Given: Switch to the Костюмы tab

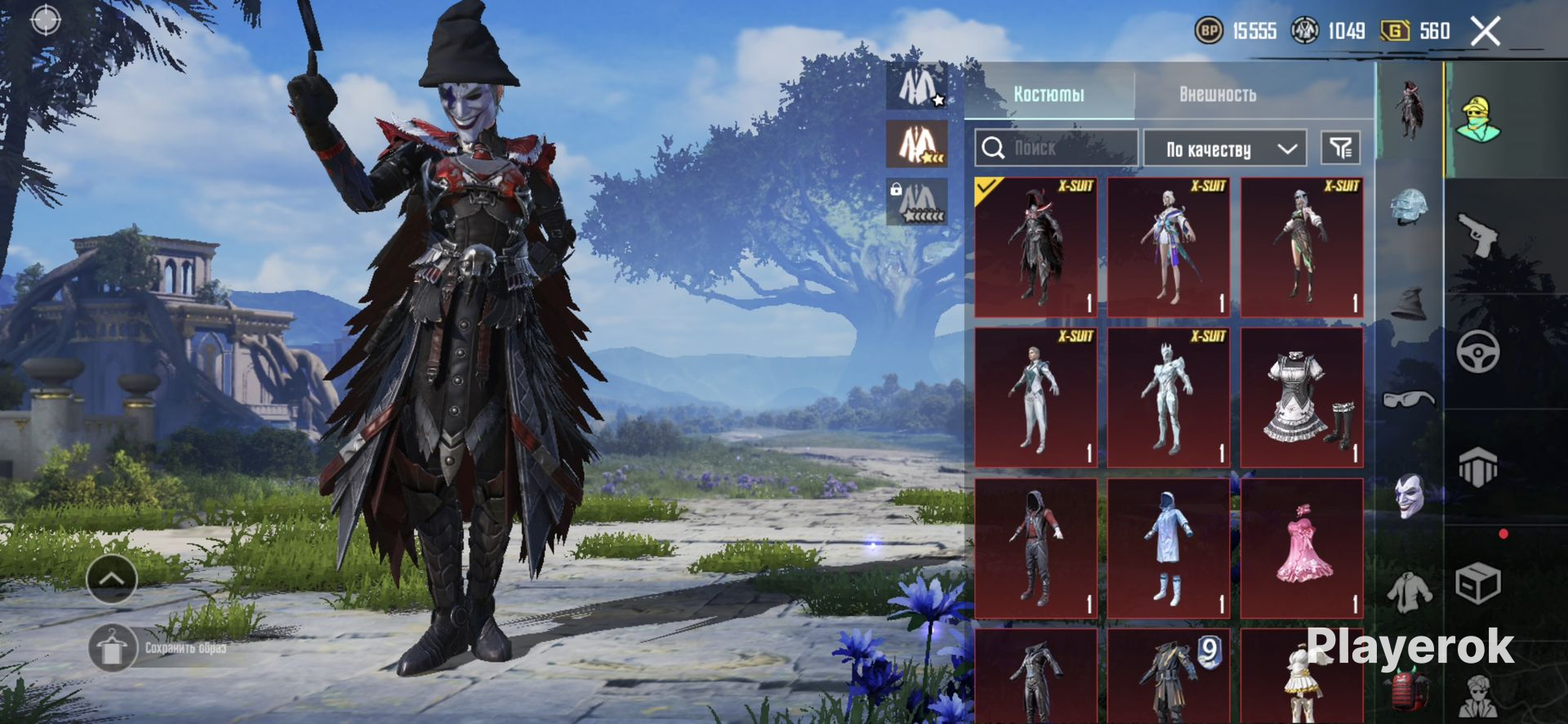Looking at the screenshot, I should [1049, 94].
